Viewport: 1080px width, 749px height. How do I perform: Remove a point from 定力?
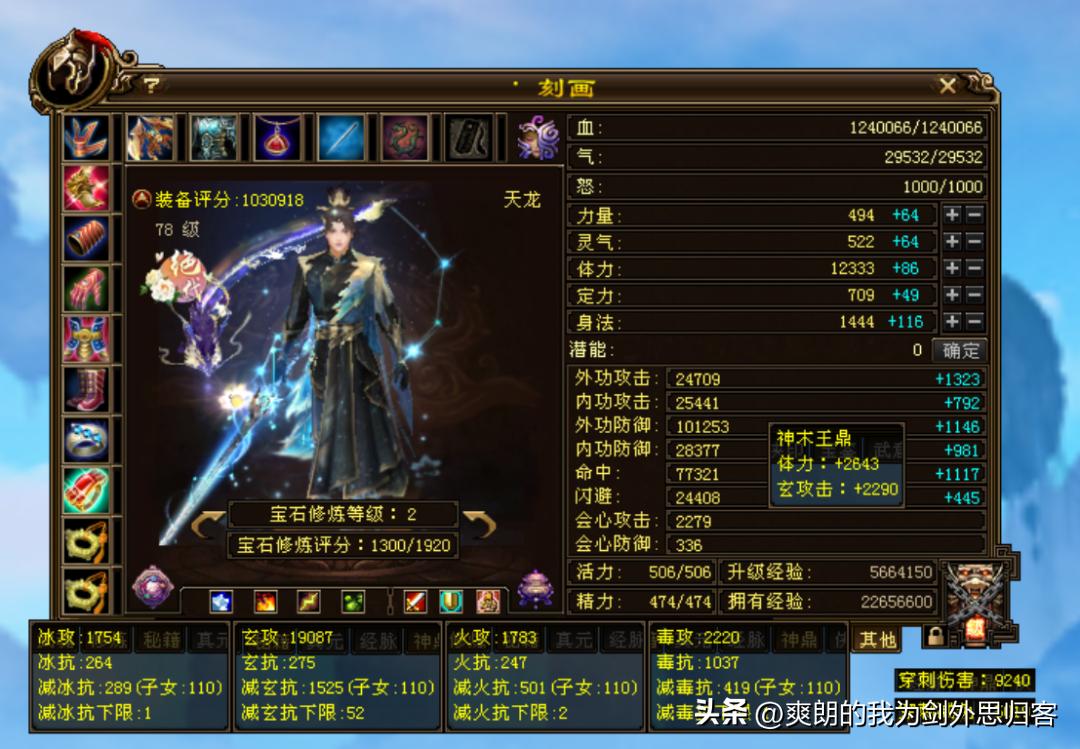tap(974, 295)
